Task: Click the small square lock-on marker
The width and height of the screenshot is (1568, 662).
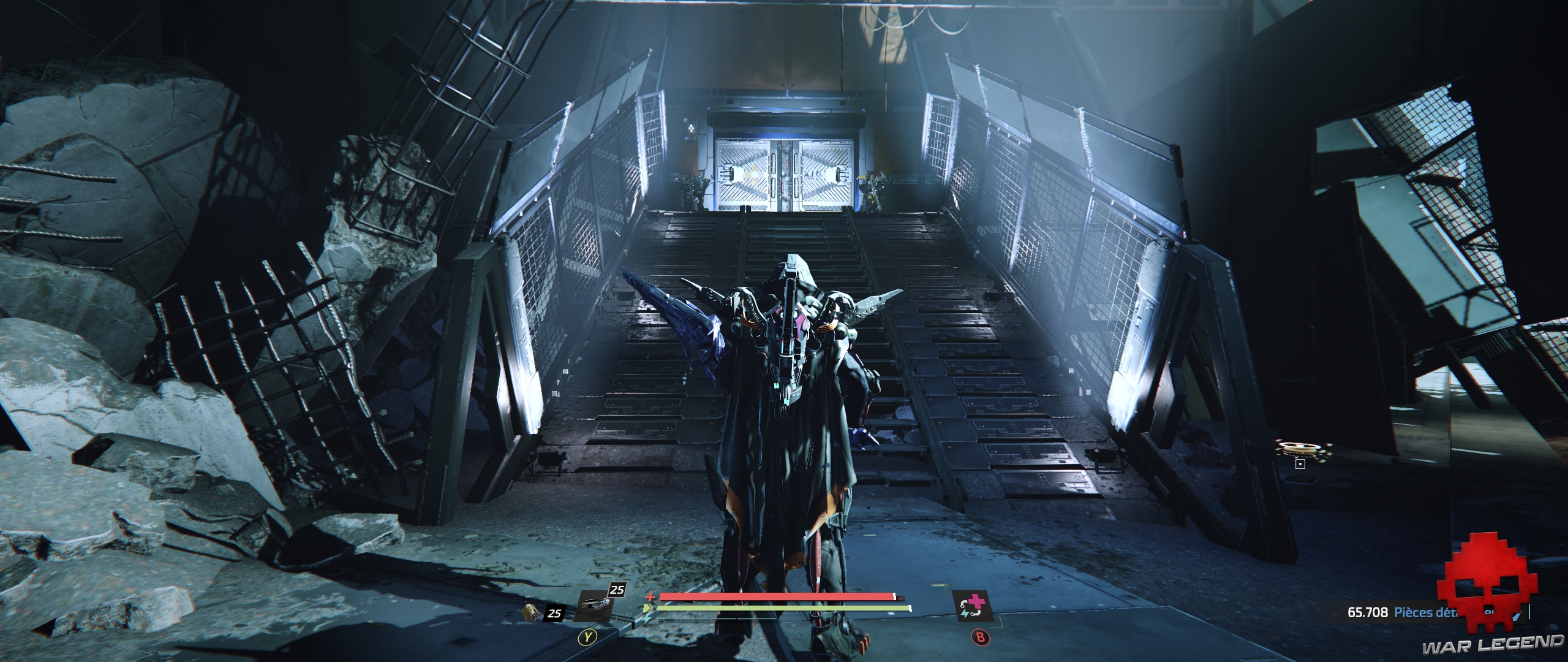Action: 1300,464
